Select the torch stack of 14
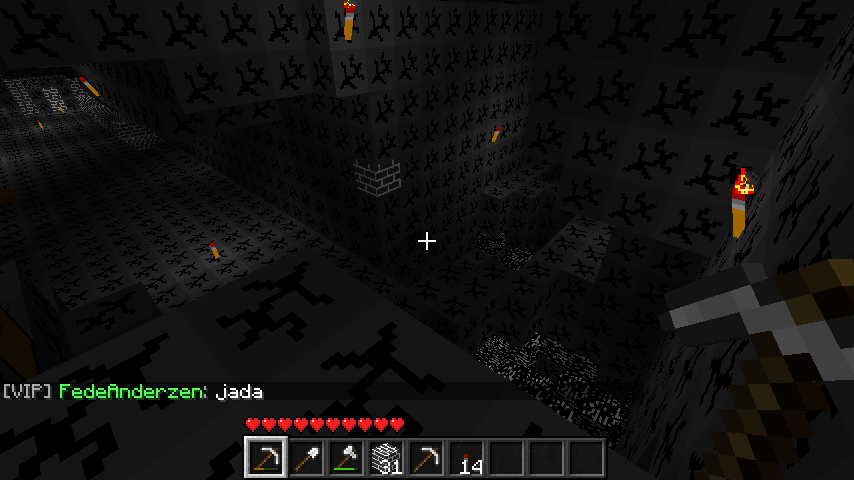The width and height of the screenshot is (854, 480). 465,458
